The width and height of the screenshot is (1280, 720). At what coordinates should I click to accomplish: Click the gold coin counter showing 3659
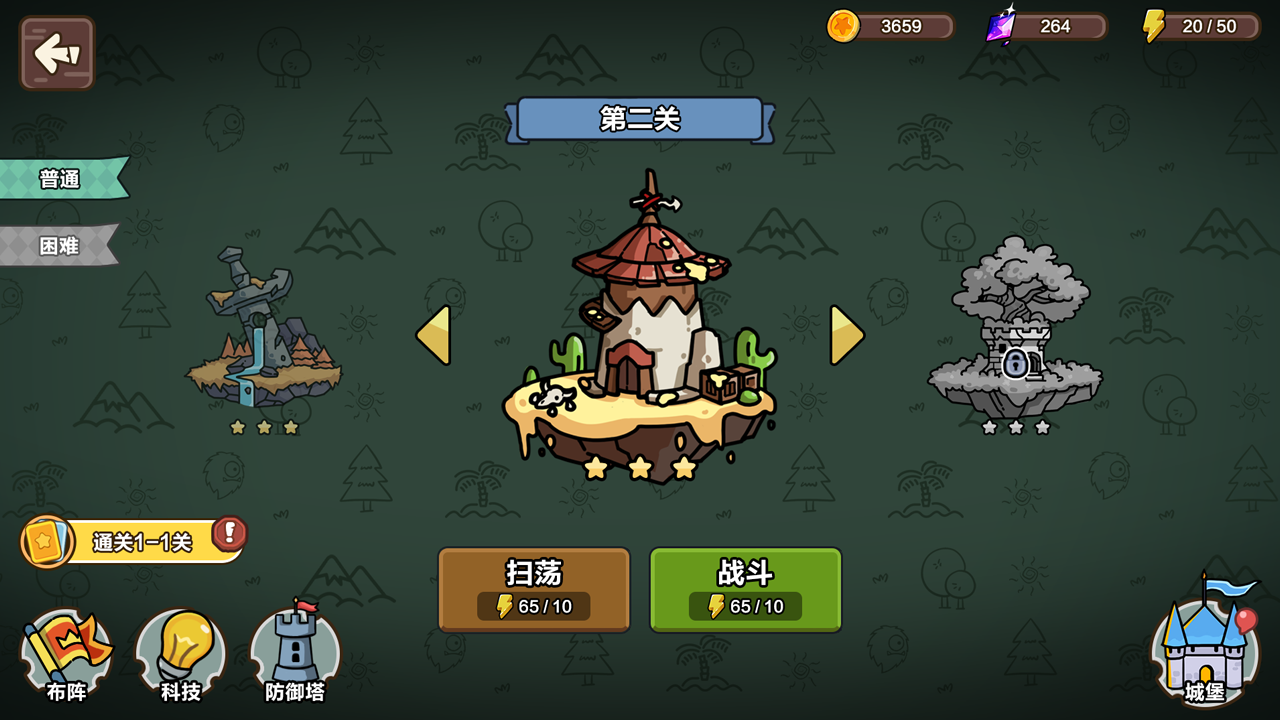(888, 26)
